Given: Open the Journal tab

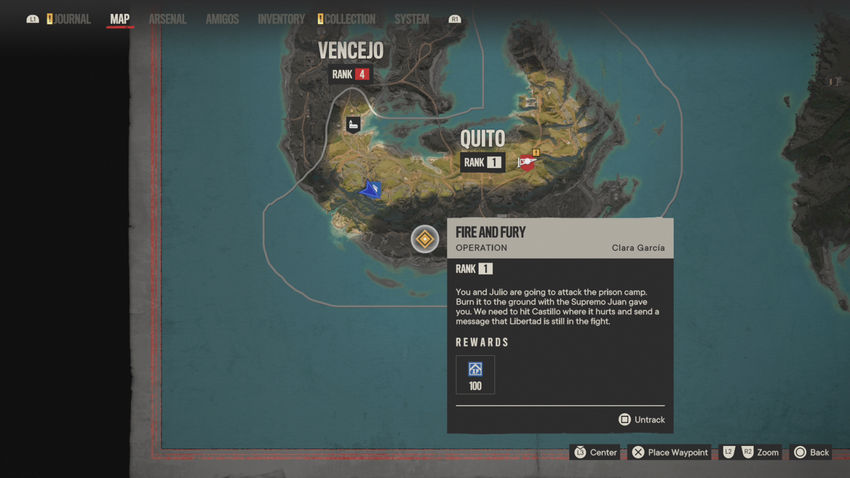Looking at the screenshot, I should coord(72,19).
